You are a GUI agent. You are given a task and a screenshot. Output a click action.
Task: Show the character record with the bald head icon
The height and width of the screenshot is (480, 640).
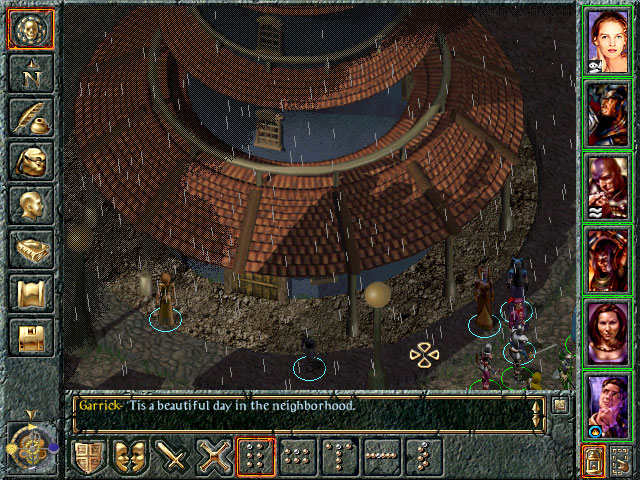pos(28,205)
